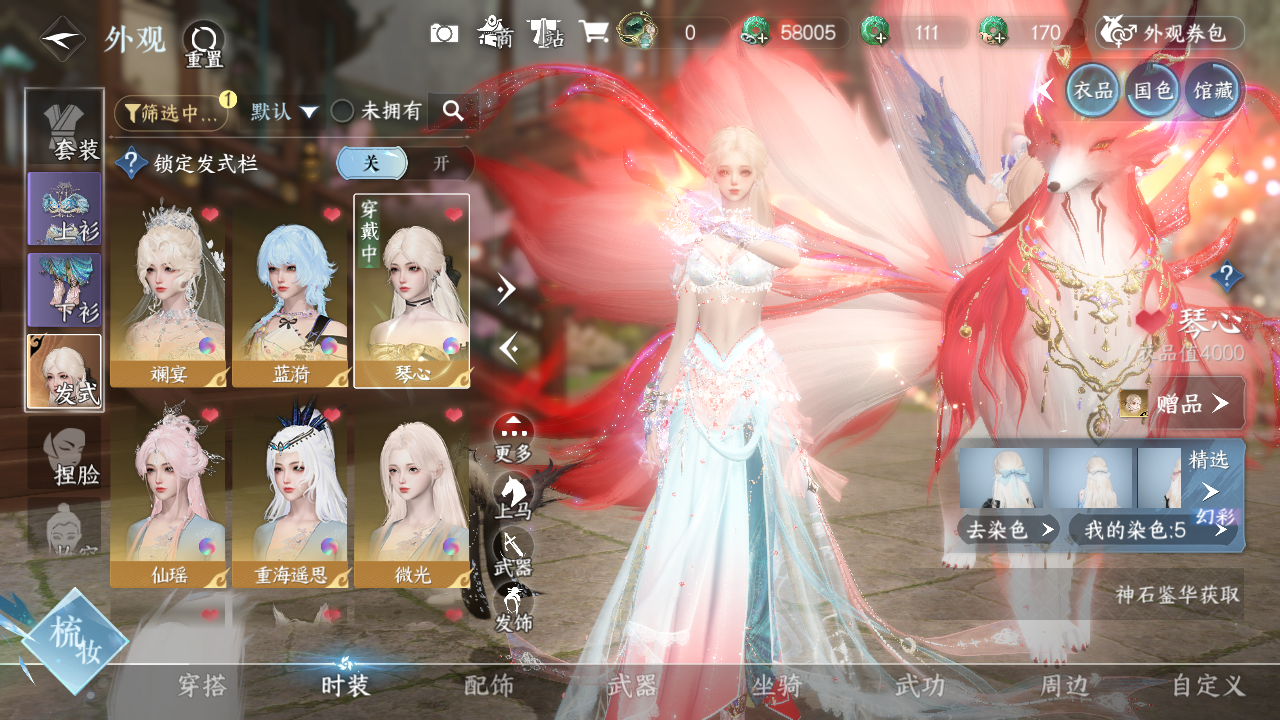This screenshot has height=720, width=1280.
Task: Select the 套装 category
Action: pos(65,129)
